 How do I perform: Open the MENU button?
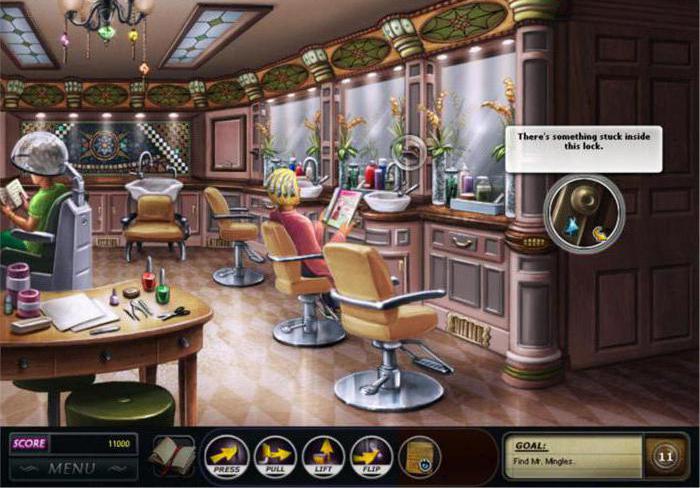pyautogui.click(x=71, y=468)
